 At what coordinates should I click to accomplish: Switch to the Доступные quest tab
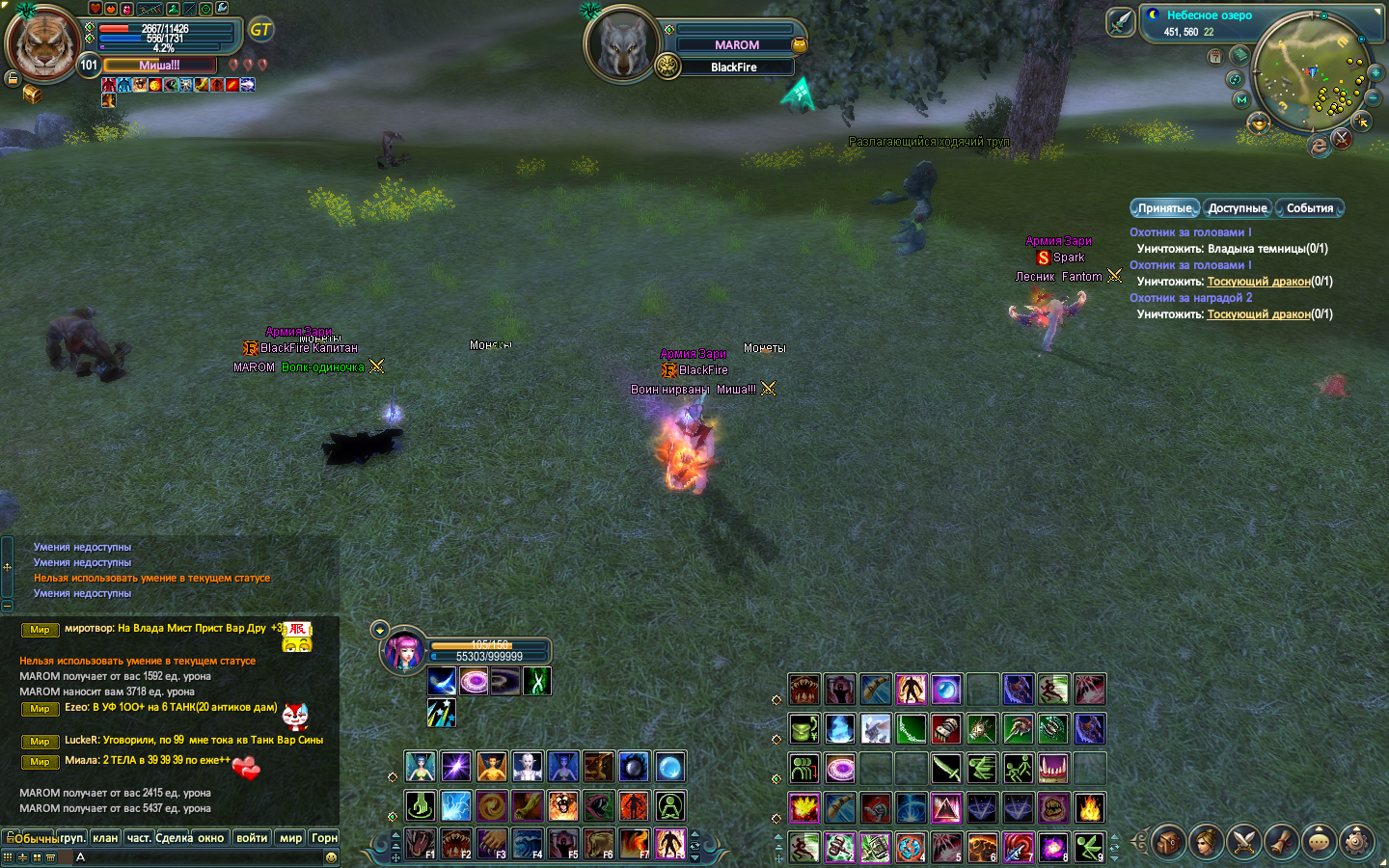[x=1238, y=208]
